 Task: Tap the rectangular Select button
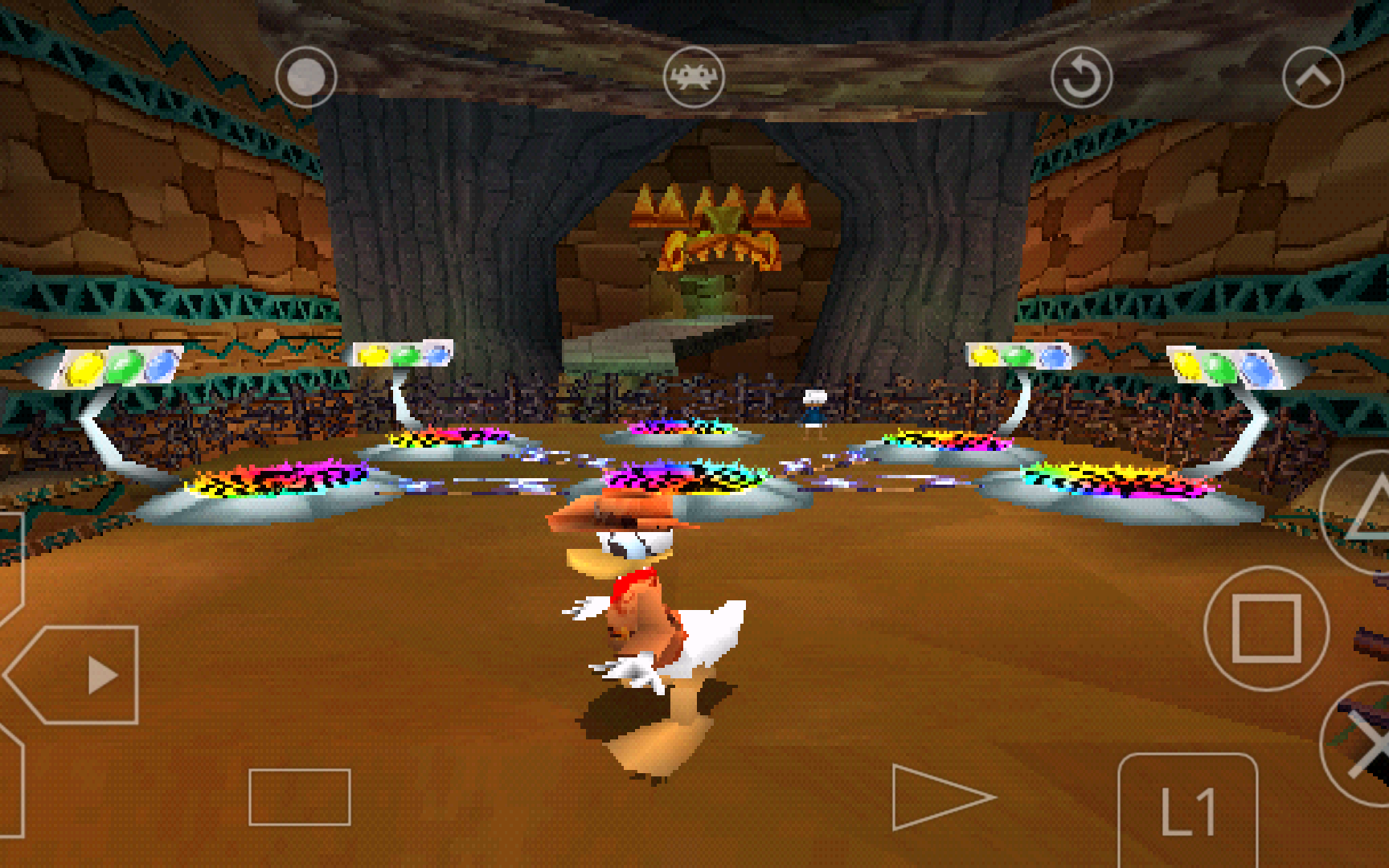299,796
